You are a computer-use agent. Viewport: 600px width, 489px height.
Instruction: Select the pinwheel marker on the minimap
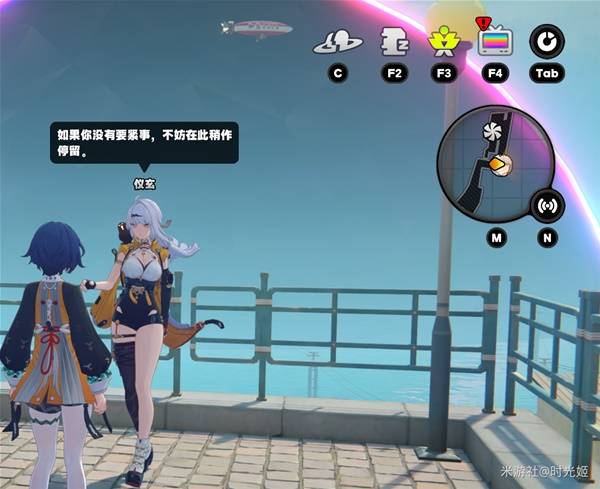click(x=490, y=135)
